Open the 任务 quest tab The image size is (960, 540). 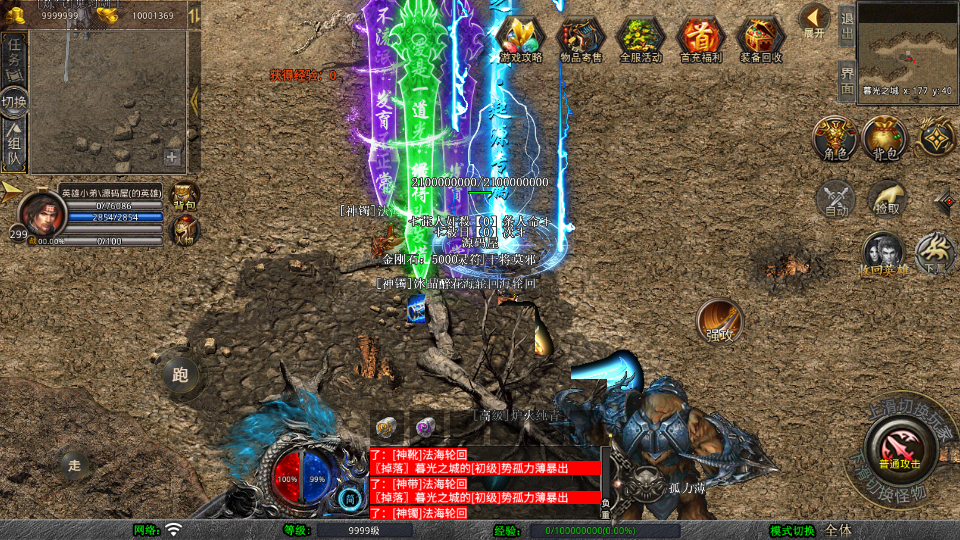[x=14, y=55]
